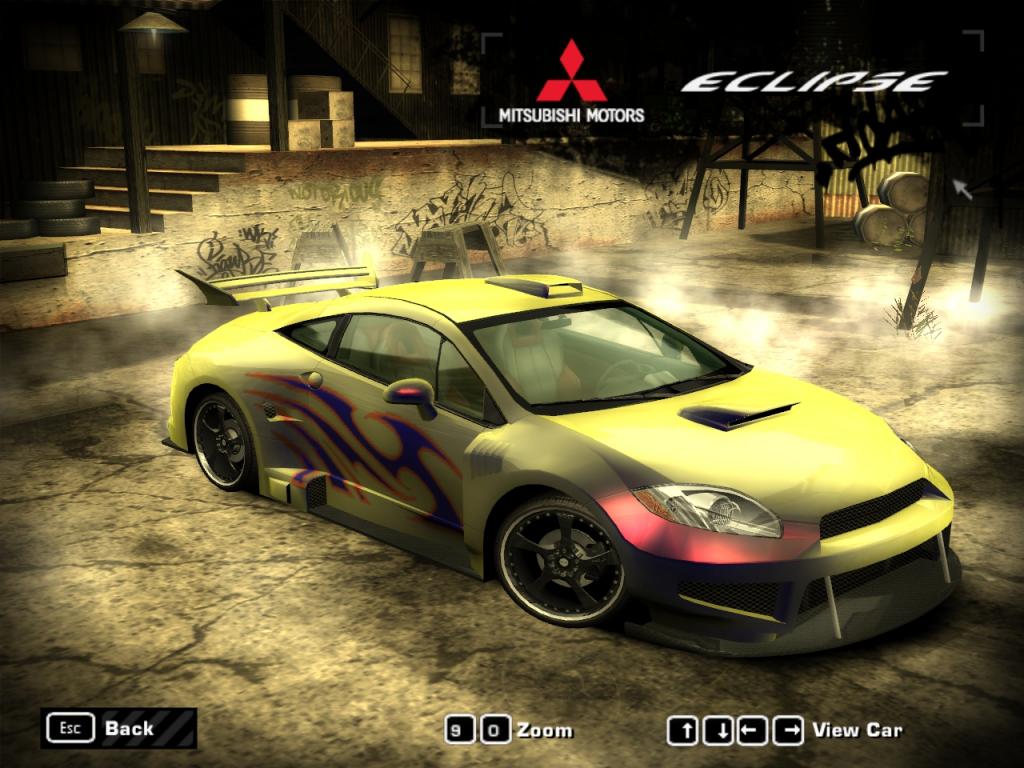Go back using the Back button
Viewport: 1024px width, 768px height.
[118, 728]
